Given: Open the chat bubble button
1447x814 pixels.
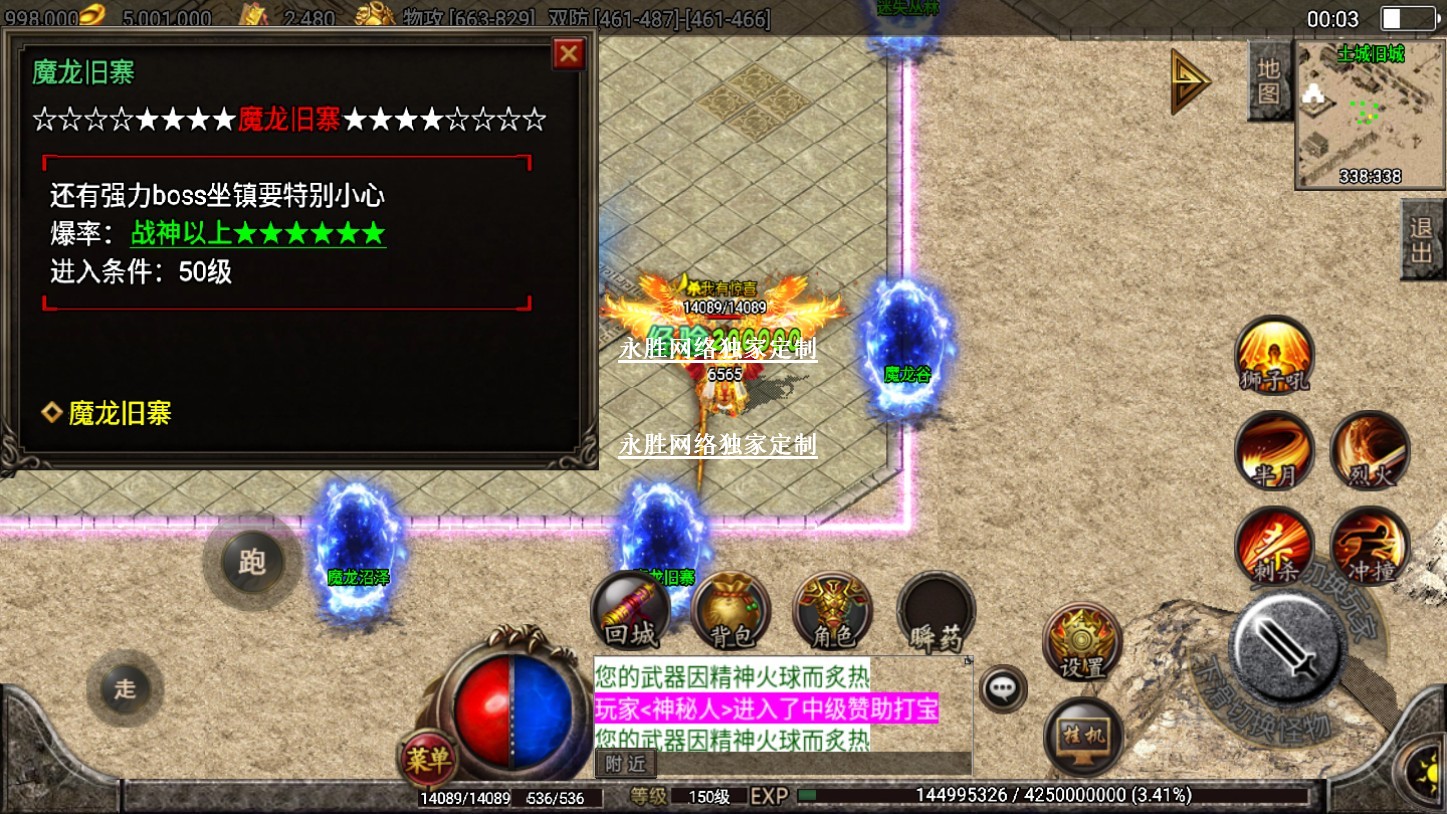Looking at the screenshot, I should click(x=1002, y=688).
